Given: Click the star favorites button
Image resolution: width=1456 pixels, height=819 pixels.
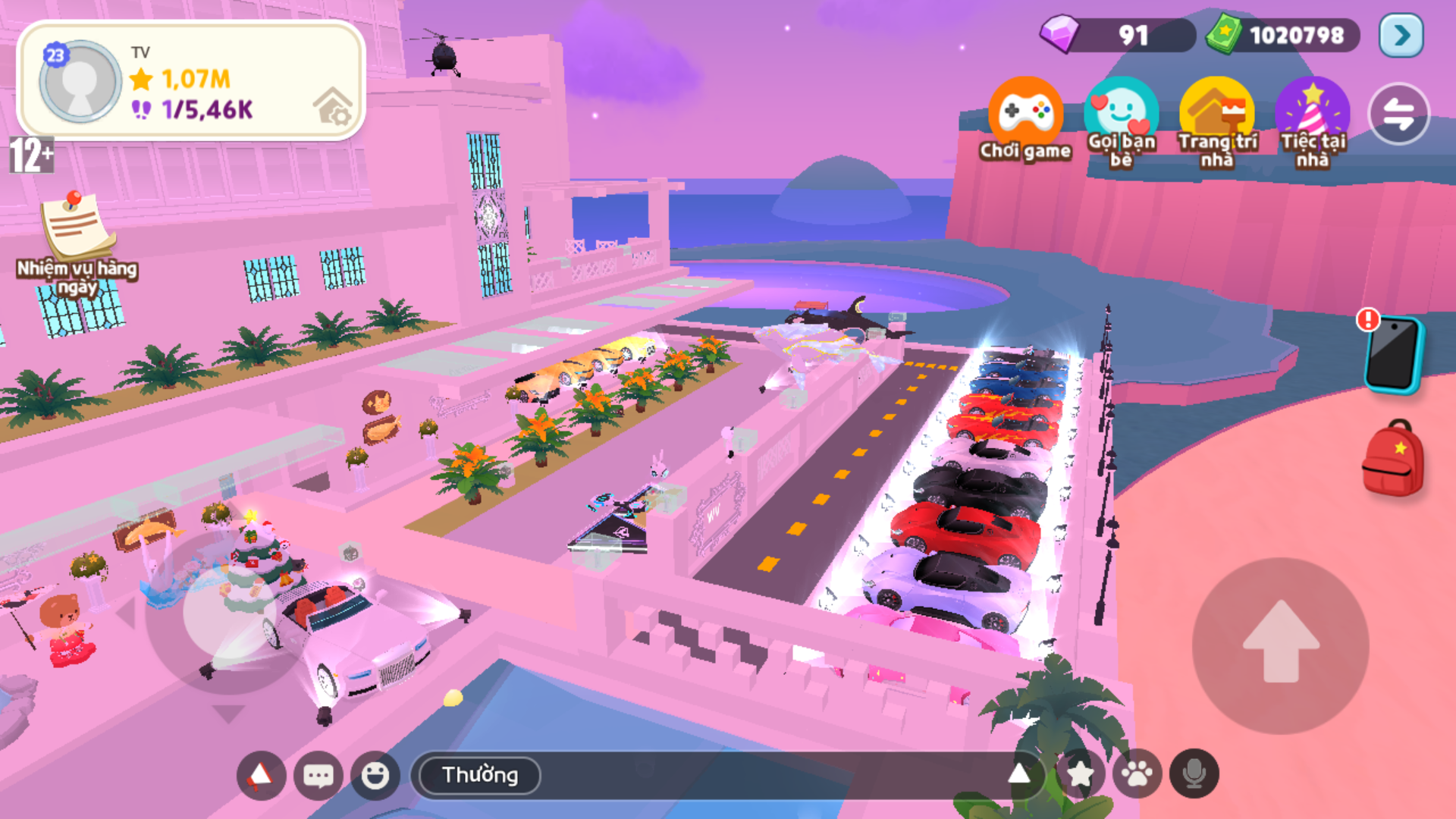Looking at the screenshot, I should (x=1080, y=774).
